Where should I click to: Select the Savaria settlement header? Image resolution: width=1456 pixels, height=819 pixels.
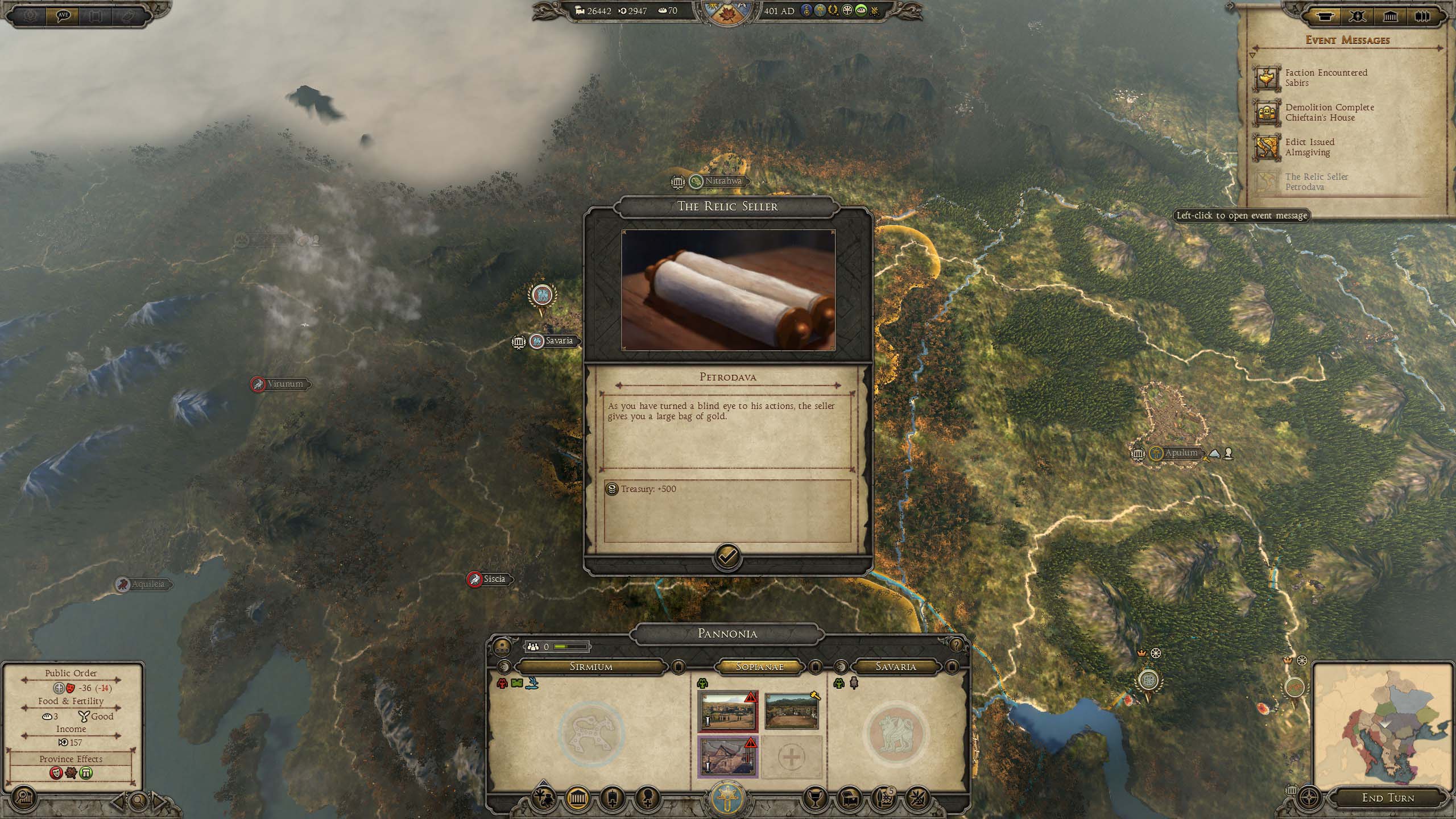coord(895,667)
